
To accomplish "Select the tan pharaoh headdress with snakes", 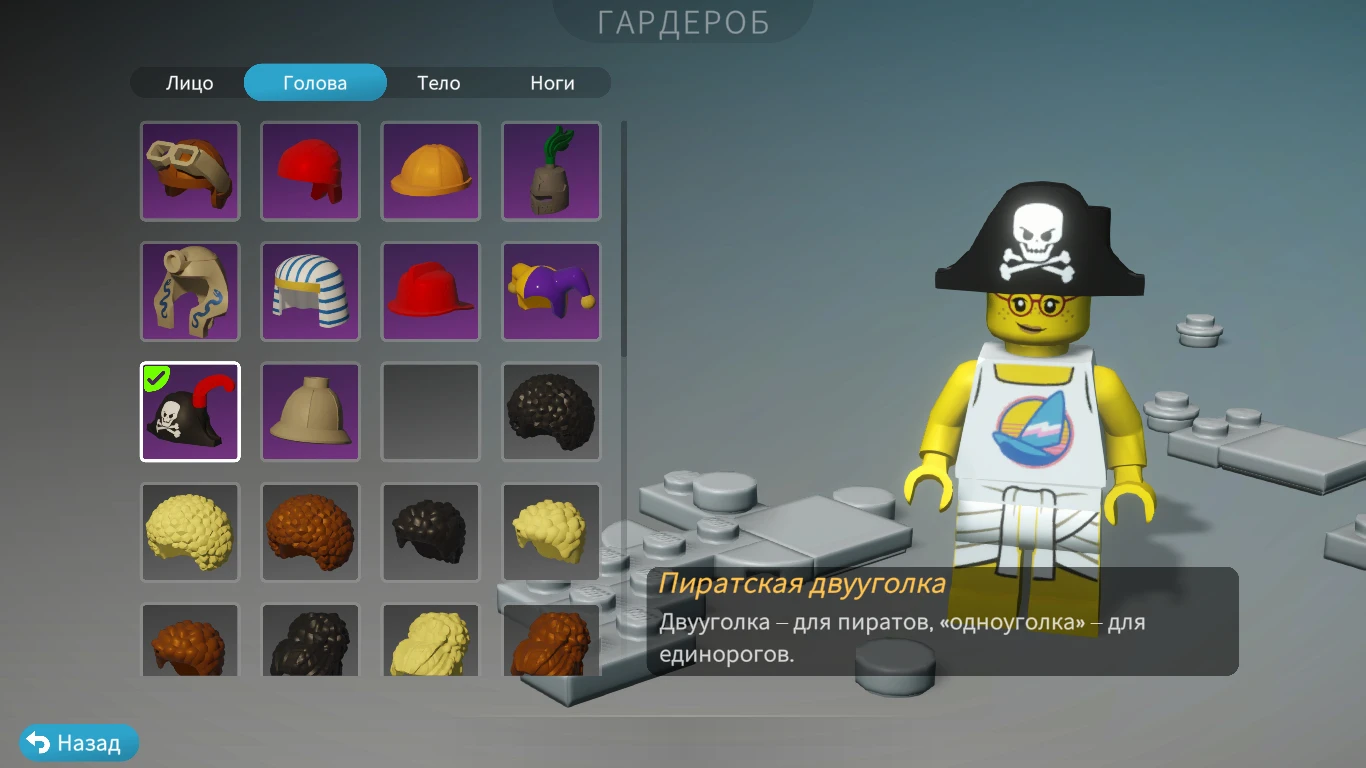I will 190,292.
